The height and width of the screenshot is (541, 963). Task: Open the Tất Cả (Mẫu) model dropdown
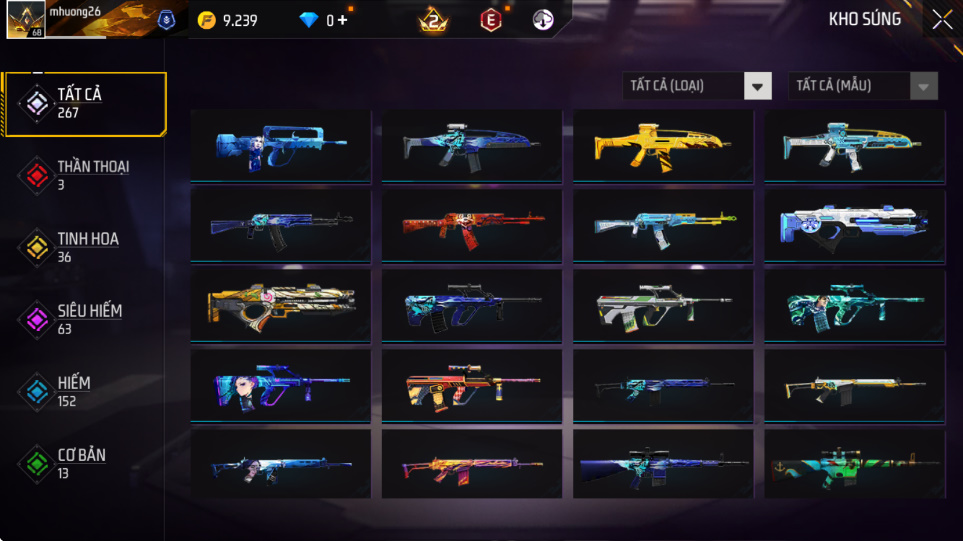pos(863,86)
